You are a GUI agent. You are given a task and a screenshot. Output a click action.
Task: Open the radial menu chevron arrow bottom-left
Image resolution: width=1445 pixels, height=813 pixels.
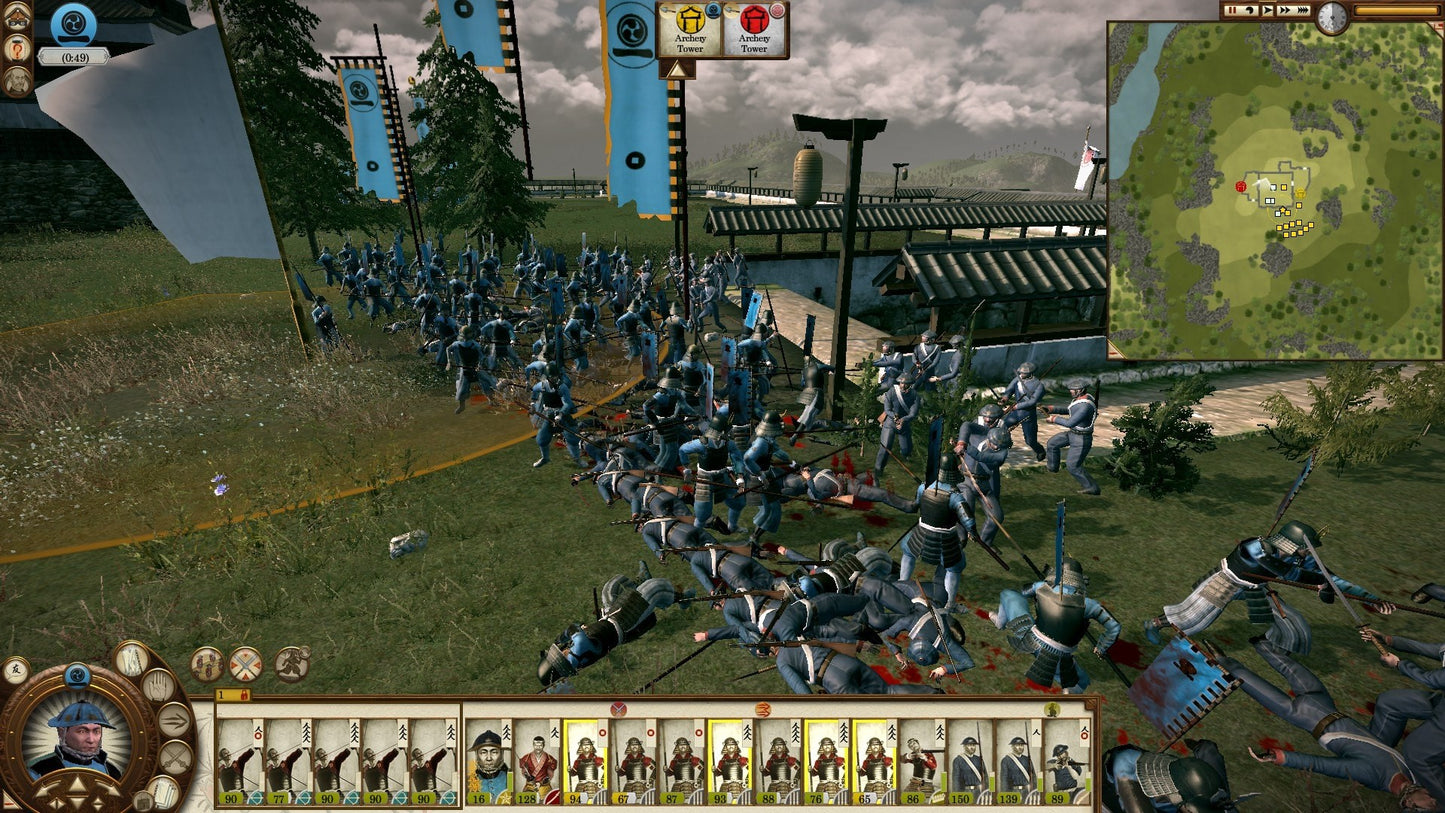76,783
